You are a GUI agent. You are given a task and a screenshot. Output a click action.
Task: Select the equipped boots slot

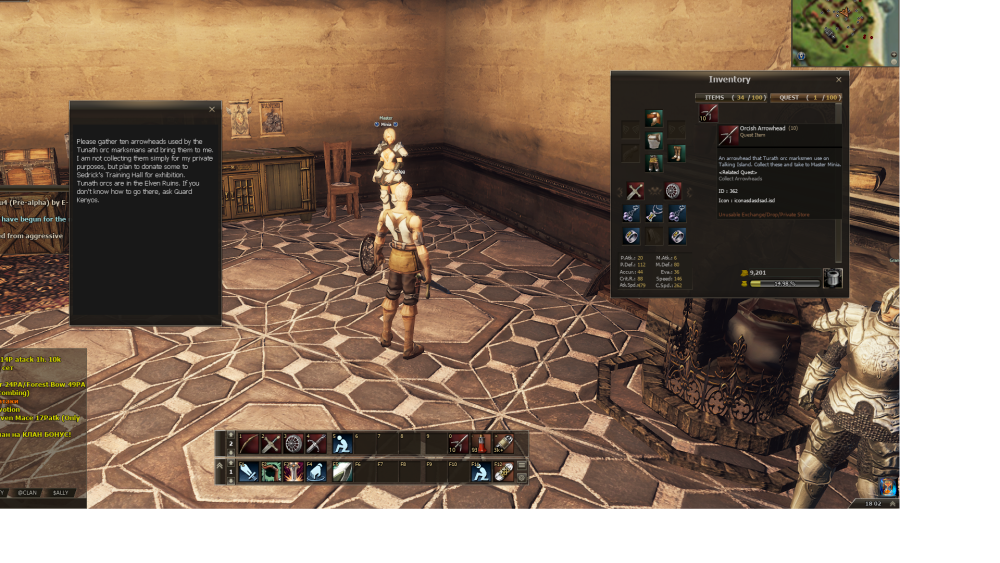pyautogui.click(x=677, y=153)
